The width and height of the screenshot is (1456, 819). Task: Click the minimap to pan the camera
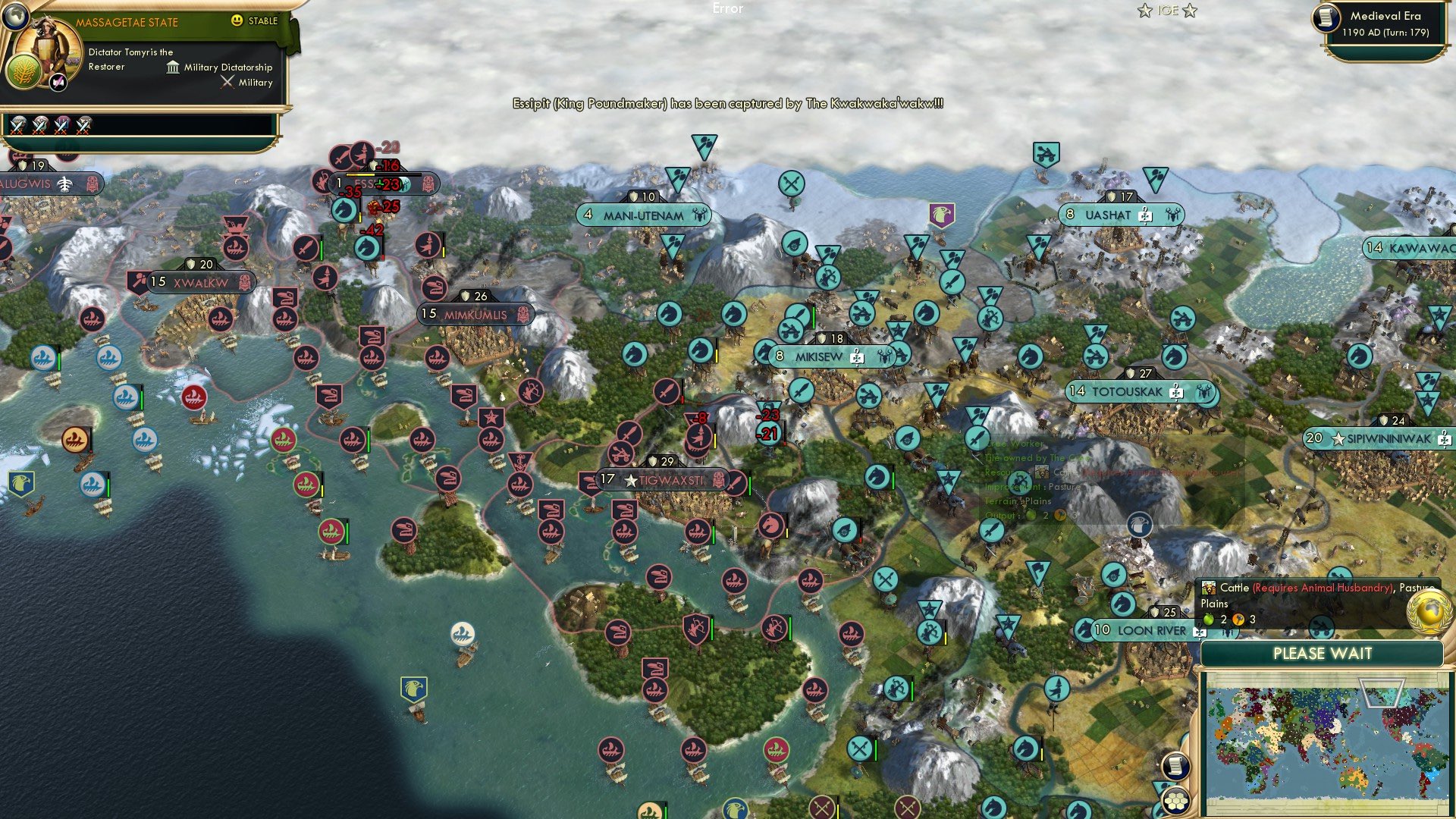pyautogui.click(x=1327, y=743)
